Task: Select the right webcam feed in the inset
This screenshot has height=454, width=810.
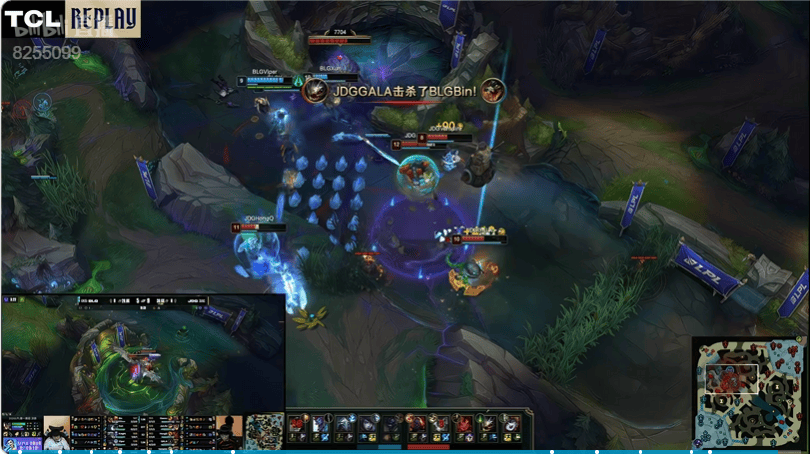Action: point(230,431)
